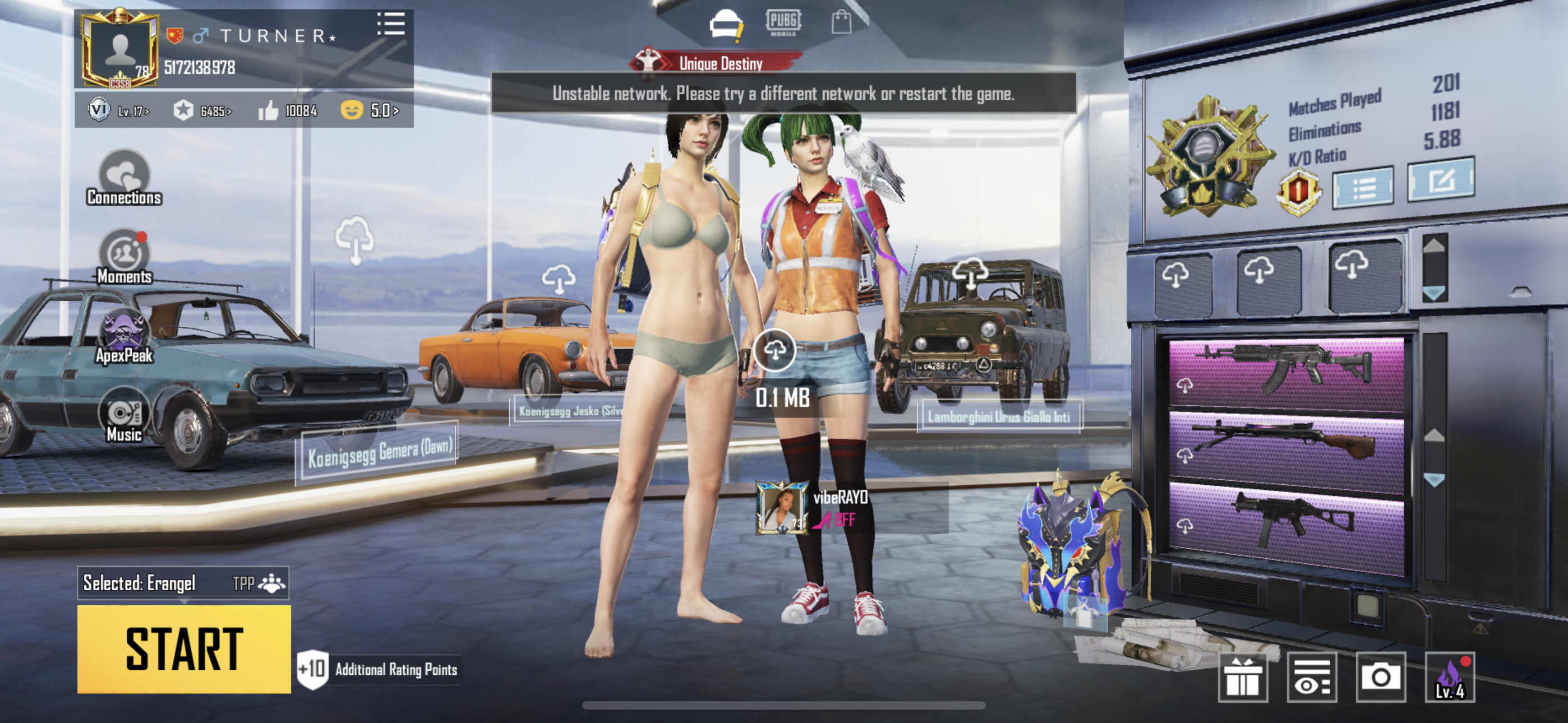Open the Connections menu

[124, 178]
